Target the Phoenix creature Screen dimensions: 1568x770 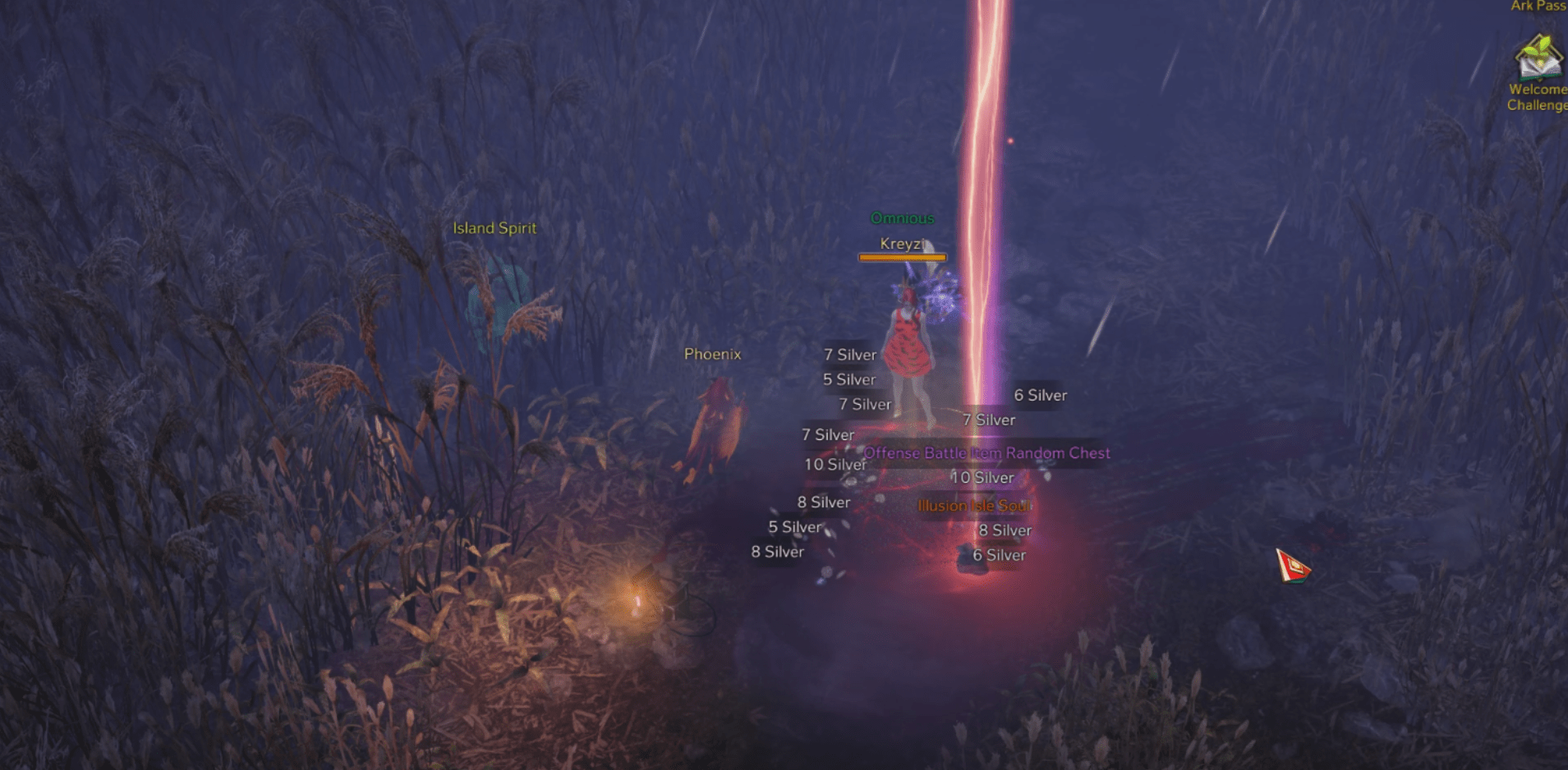click(x=716, y=419)
